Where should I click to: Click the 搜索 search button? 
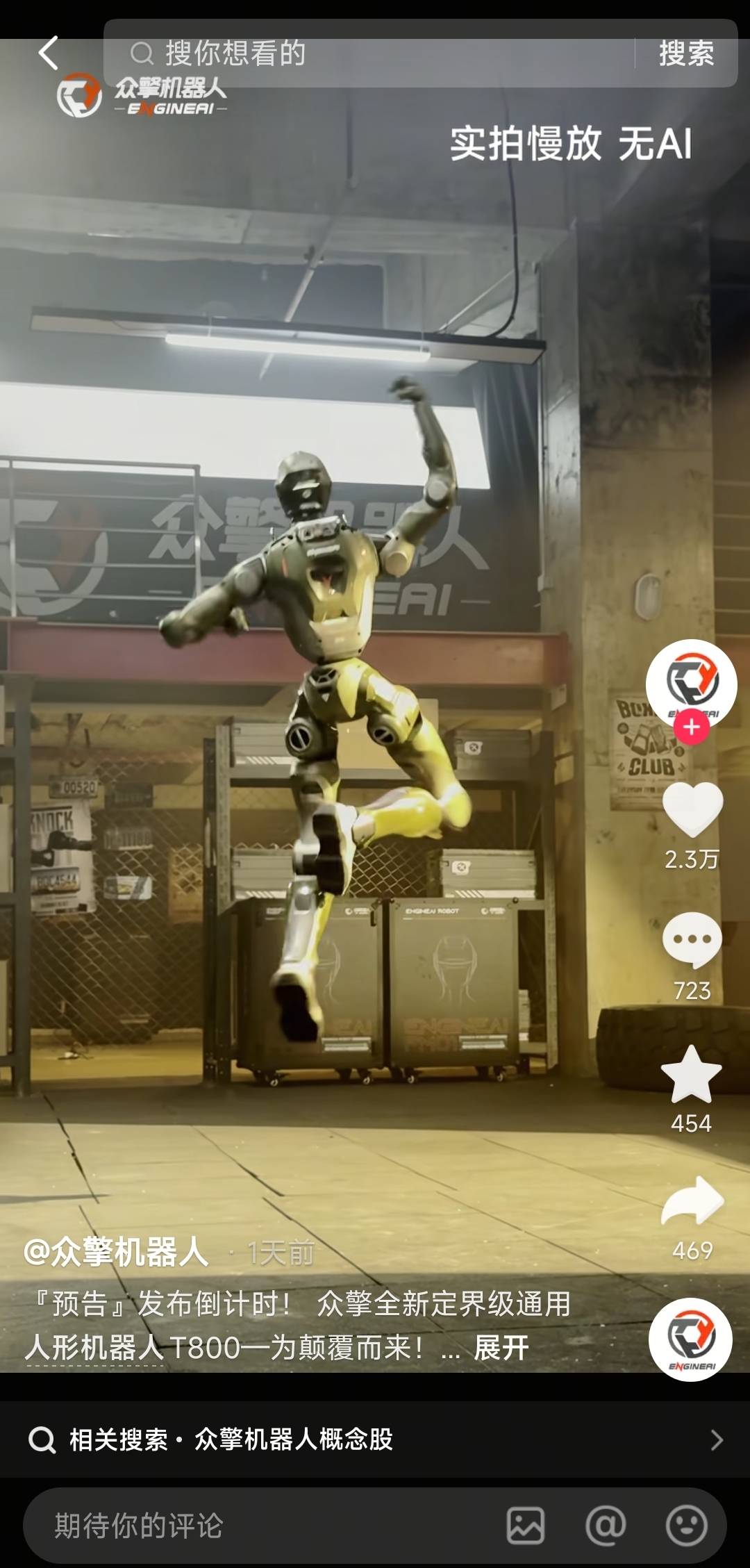tap(686, 53)
